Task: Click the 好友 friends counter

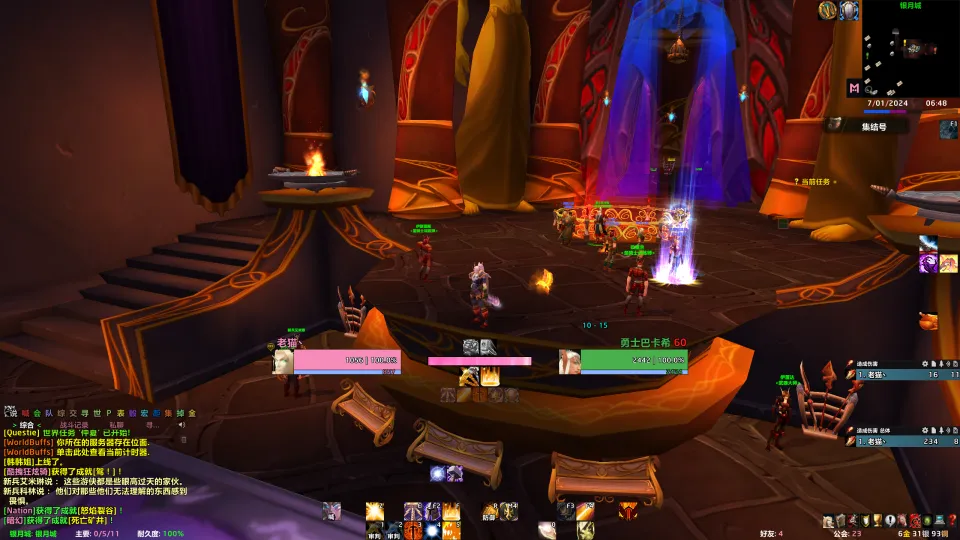Action: click(770, 534)
